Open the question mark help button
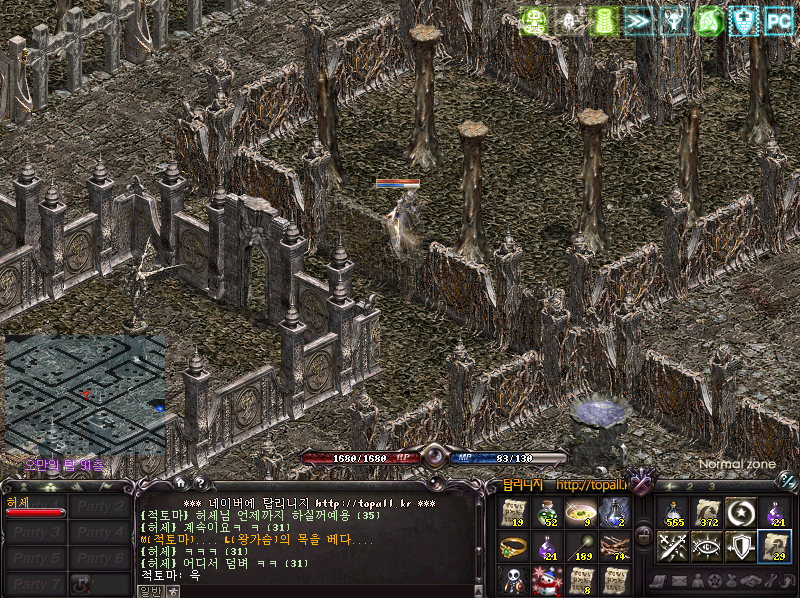 [x=199, y=484]
